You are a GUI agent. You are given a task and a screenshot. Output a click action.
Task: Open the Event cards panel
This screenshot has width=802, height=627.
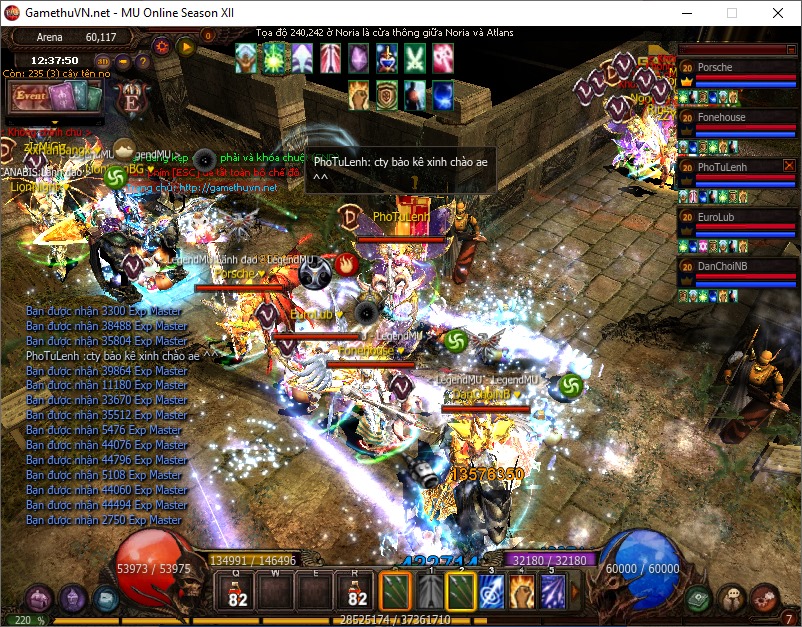55,98
